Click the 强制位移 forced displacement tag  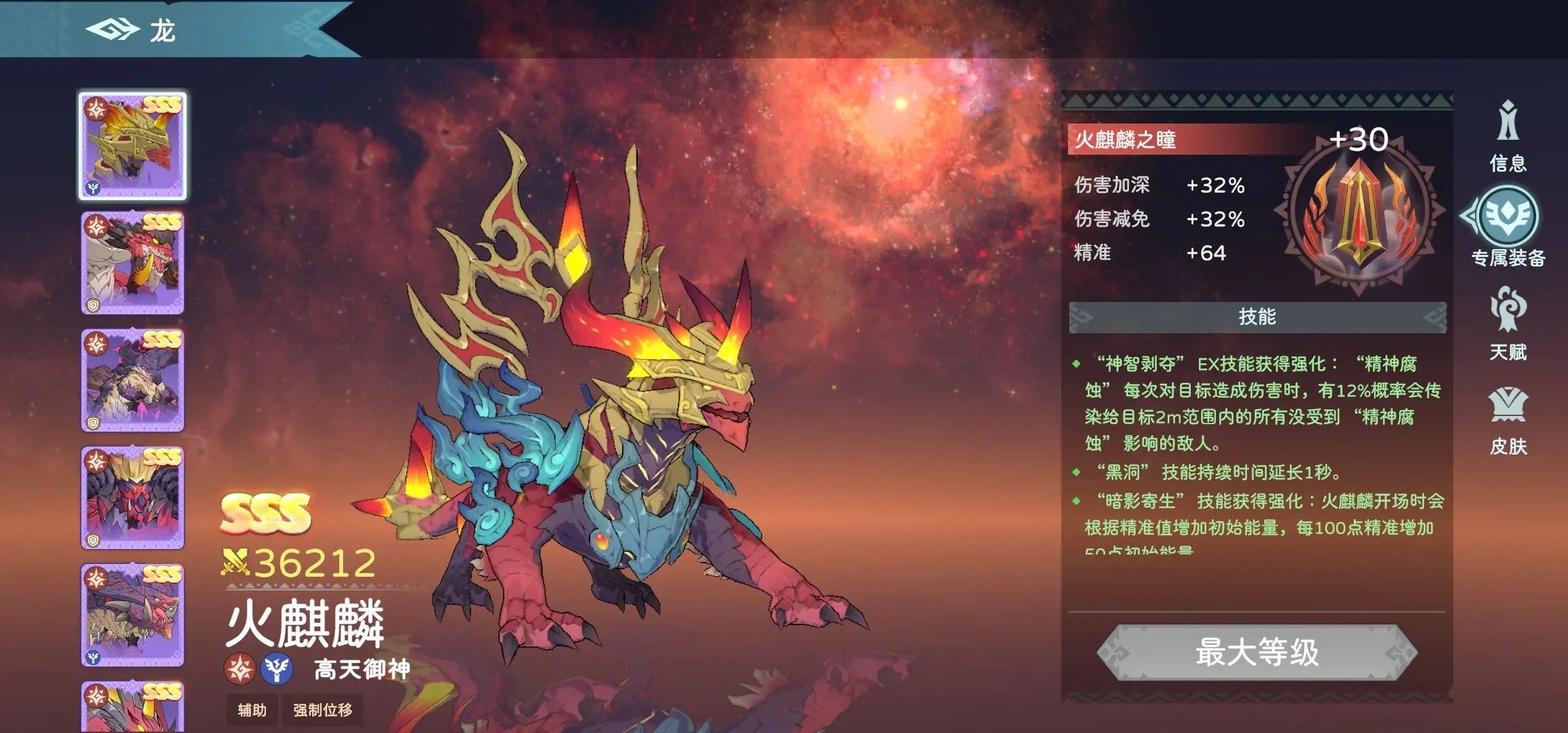323,710
